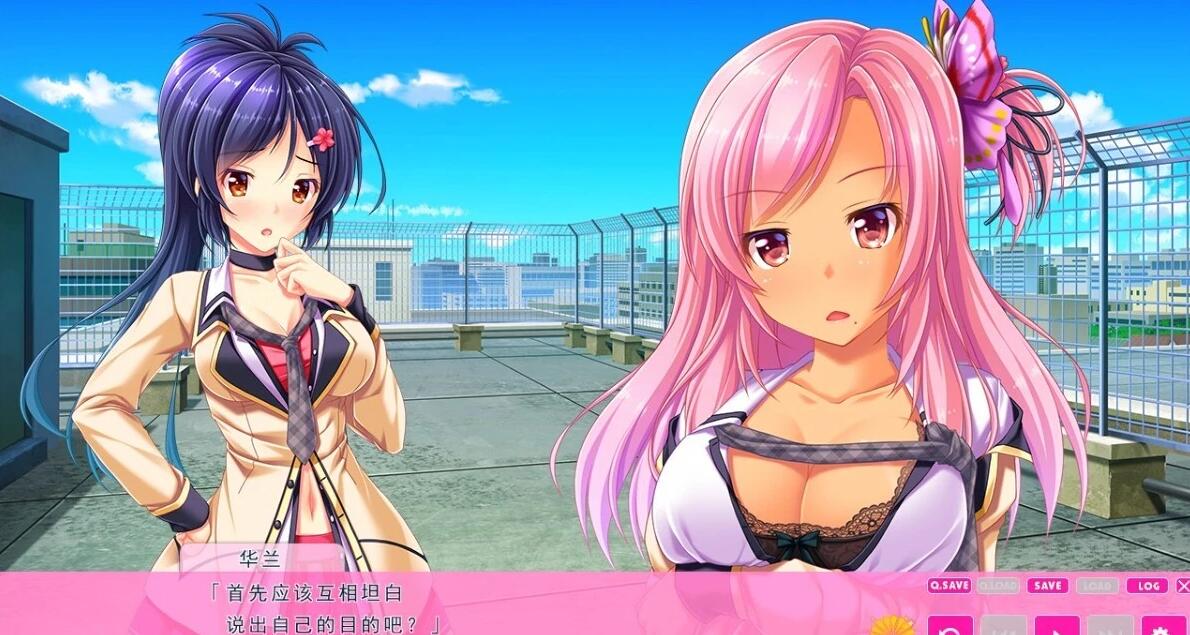Image resolution: width=1190 pixels, height=635 pixels.
Task: Click the greyed-out LOAD button
Action: [x=1097, y=586]
